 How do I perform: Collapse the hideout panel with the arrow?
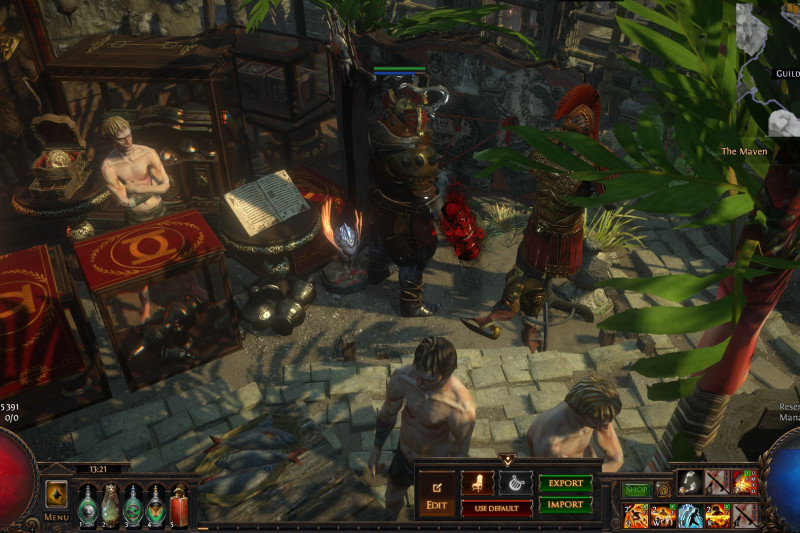[x=507, y=460]
